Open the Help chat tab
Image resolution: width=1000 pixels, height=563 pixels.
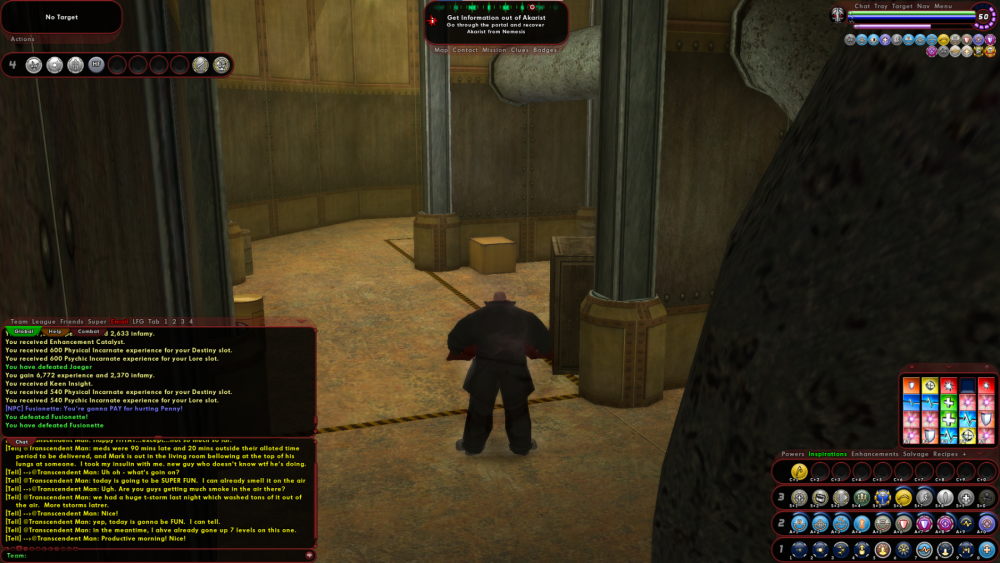pyautogui.click(x=55, y=331)
